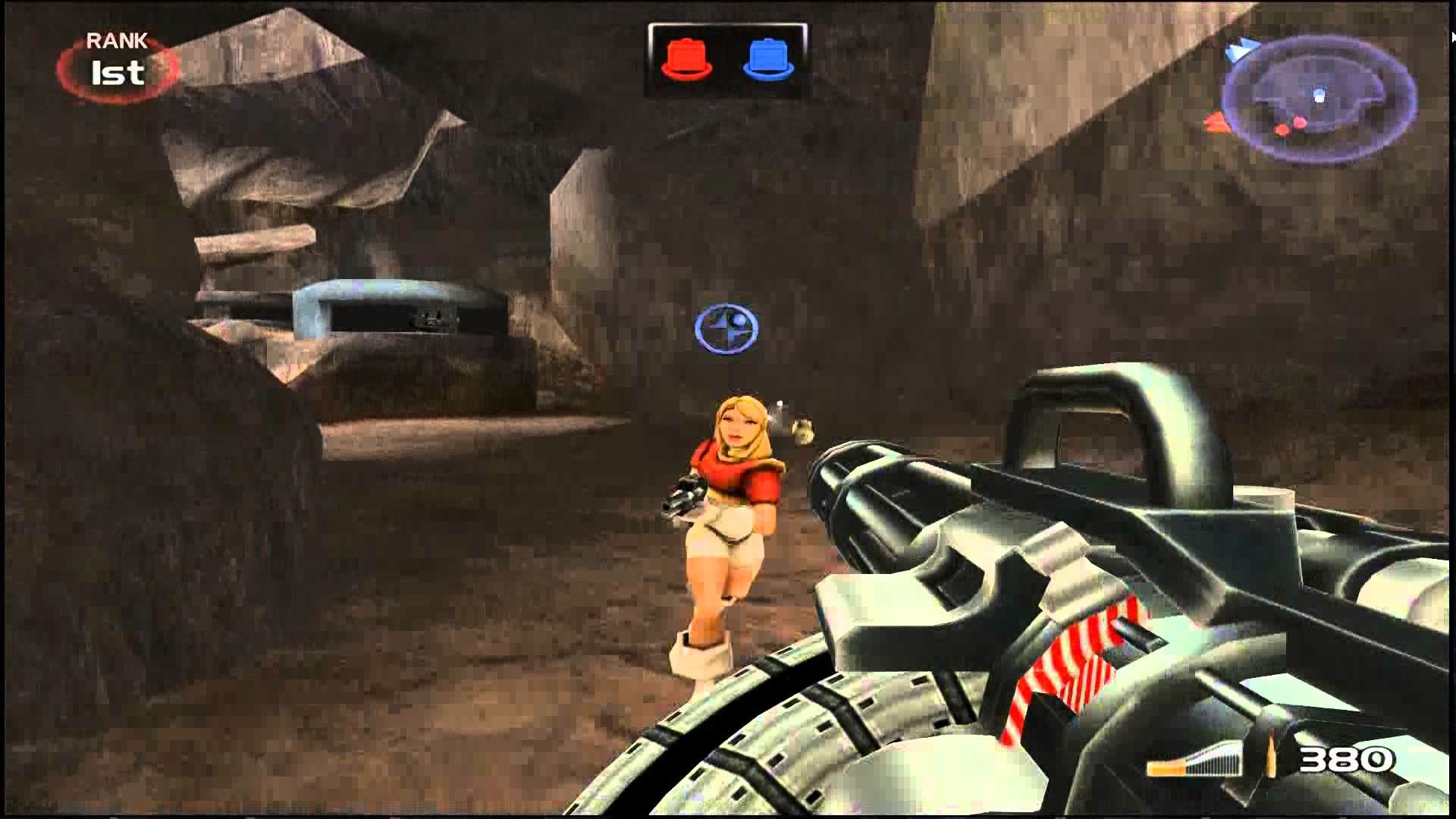
Task: Click the targeting reticle in the center
Action: tap(726, 328)
